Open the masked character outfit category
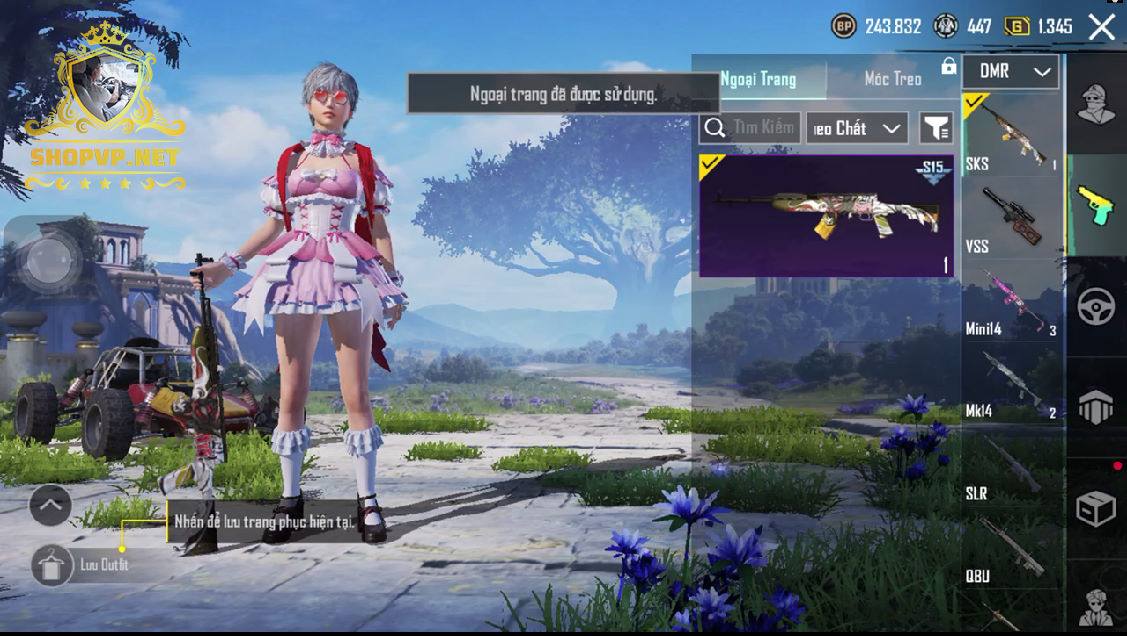Viewport: 1127px width, 636px height. 1096,103
